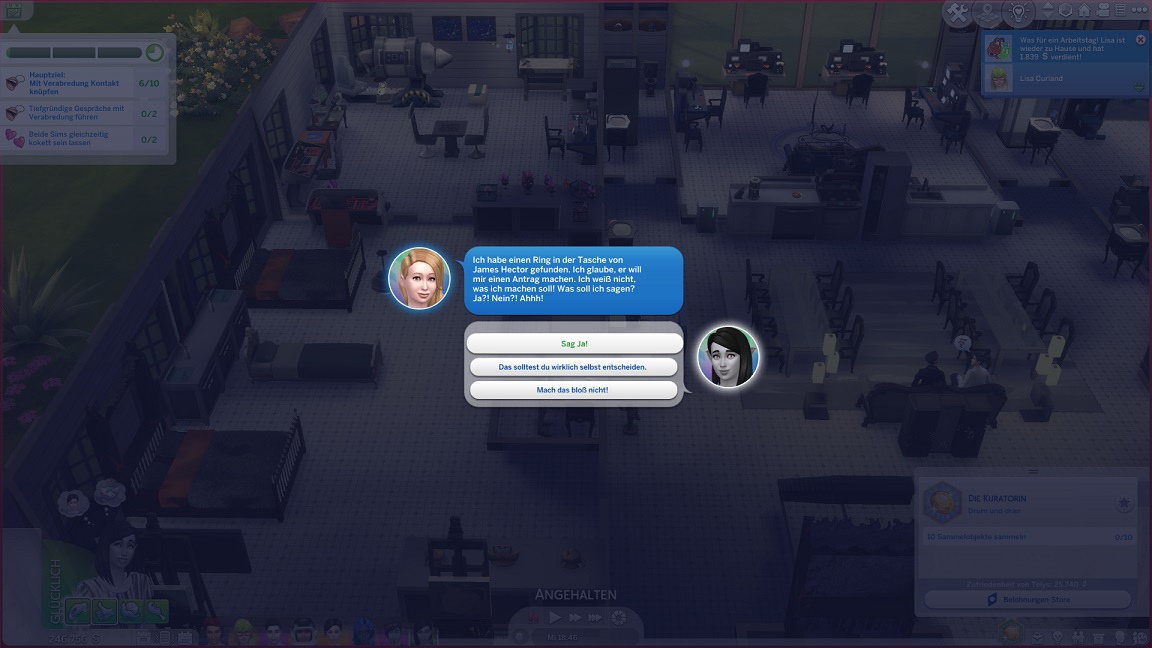The width and height of the screenshot is (1152, 648).
Task: Open the Belohnungen-Store
Action: 1027,600
